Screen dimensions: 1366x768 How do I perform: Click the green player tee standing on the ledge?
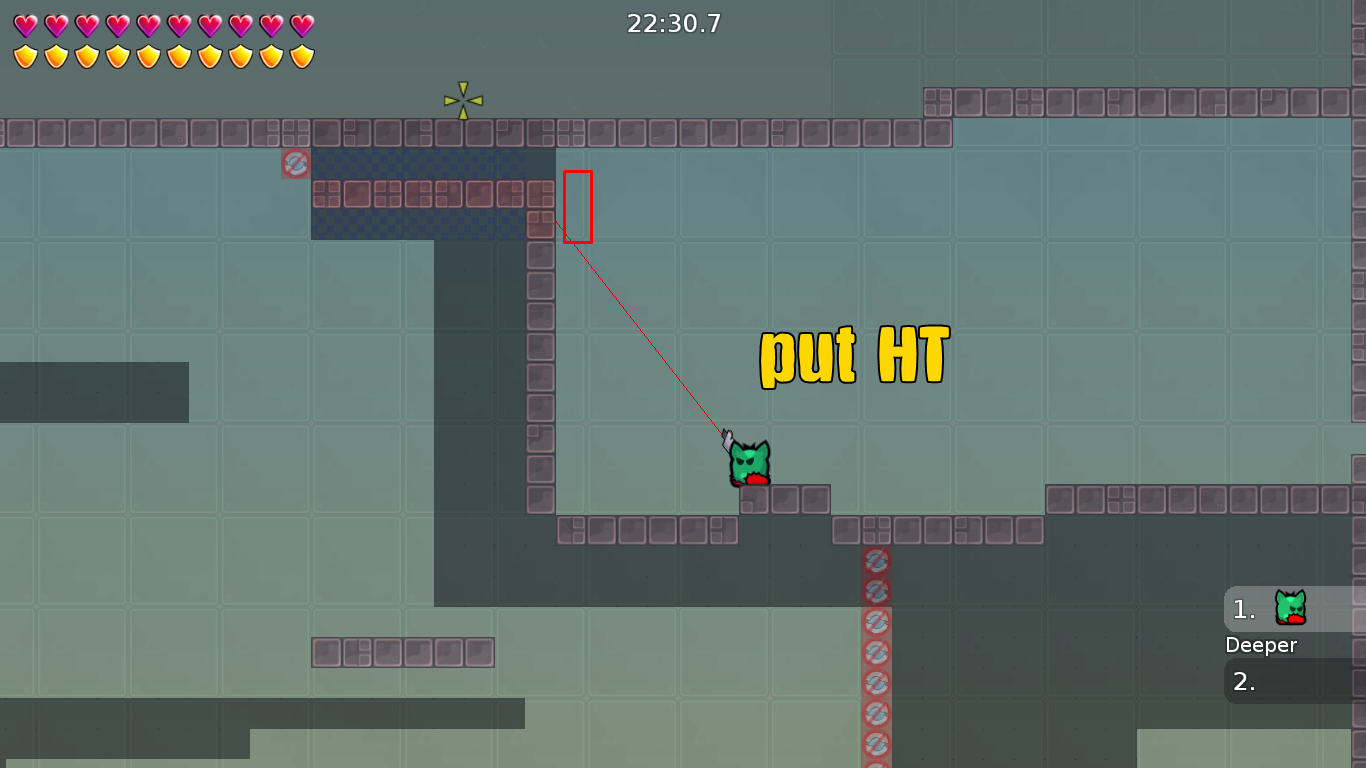pyautogui.click(x=748, y=460)
